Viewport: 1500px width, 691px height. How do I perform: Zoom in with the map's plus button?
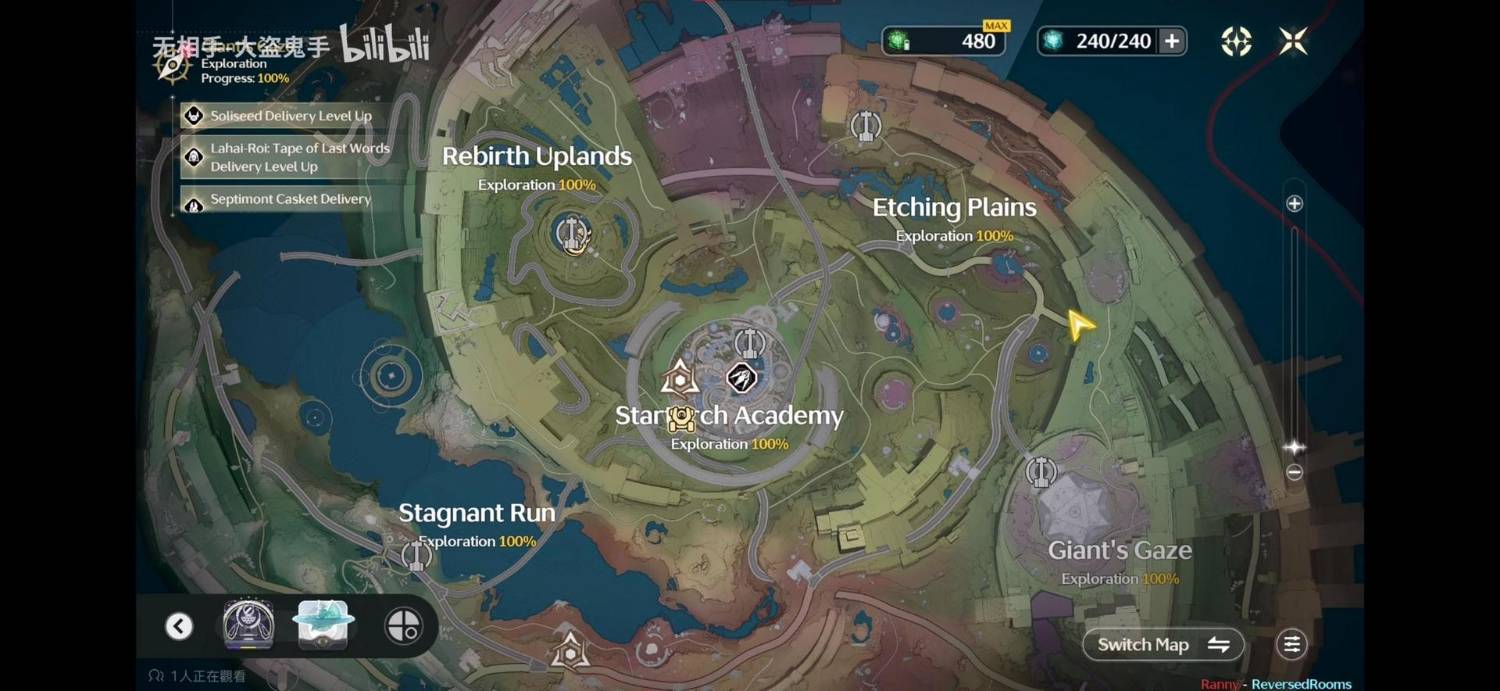1294,204
